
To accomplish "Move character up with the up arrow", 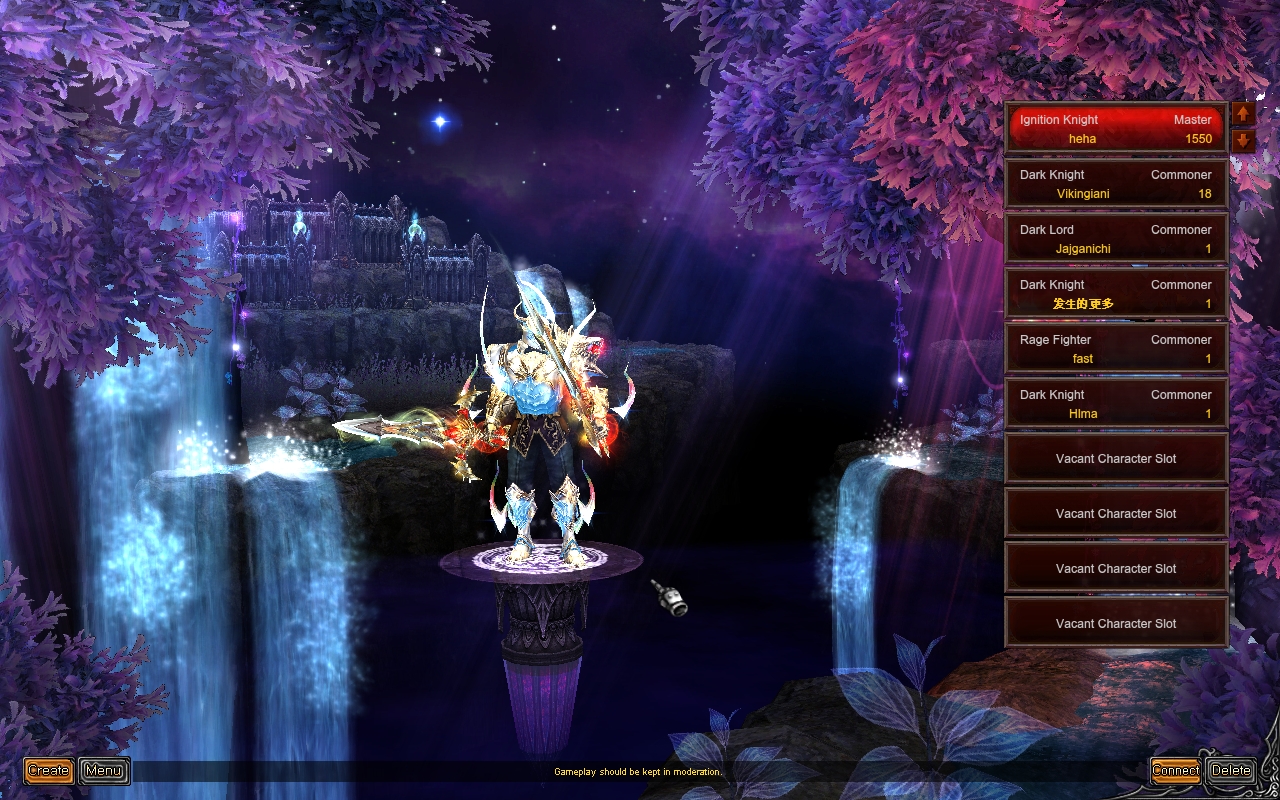I will click(x=1243, y=116).
